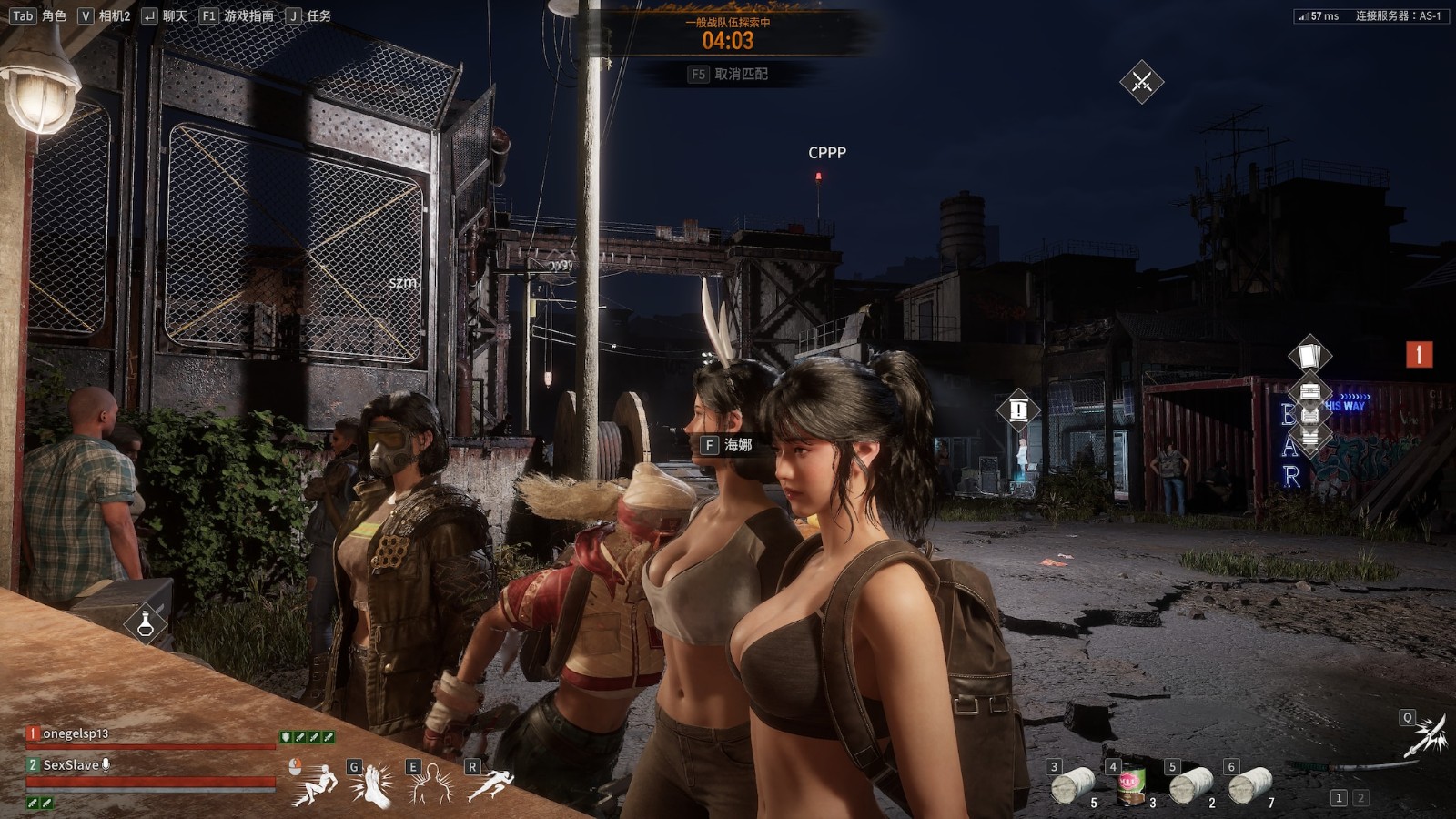The height and width of the screenshot is (819, 1456).
Task: Switch to weapon slot 2
Action: pyautogui.click(x=1360, y=798)
